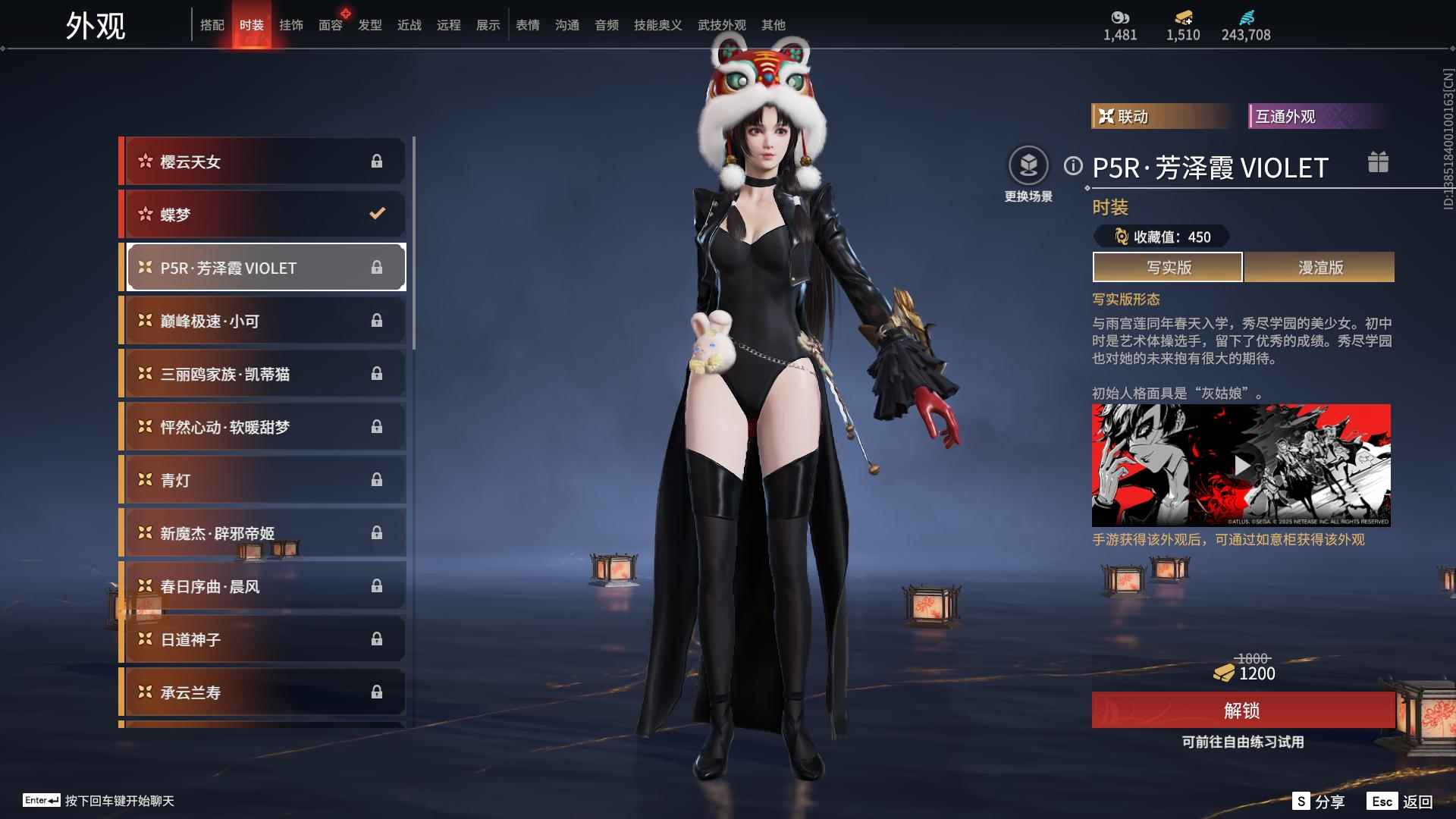Switch to the 发型 hairstyle tab
1456x819 pixels.
(x=370, y=25)
